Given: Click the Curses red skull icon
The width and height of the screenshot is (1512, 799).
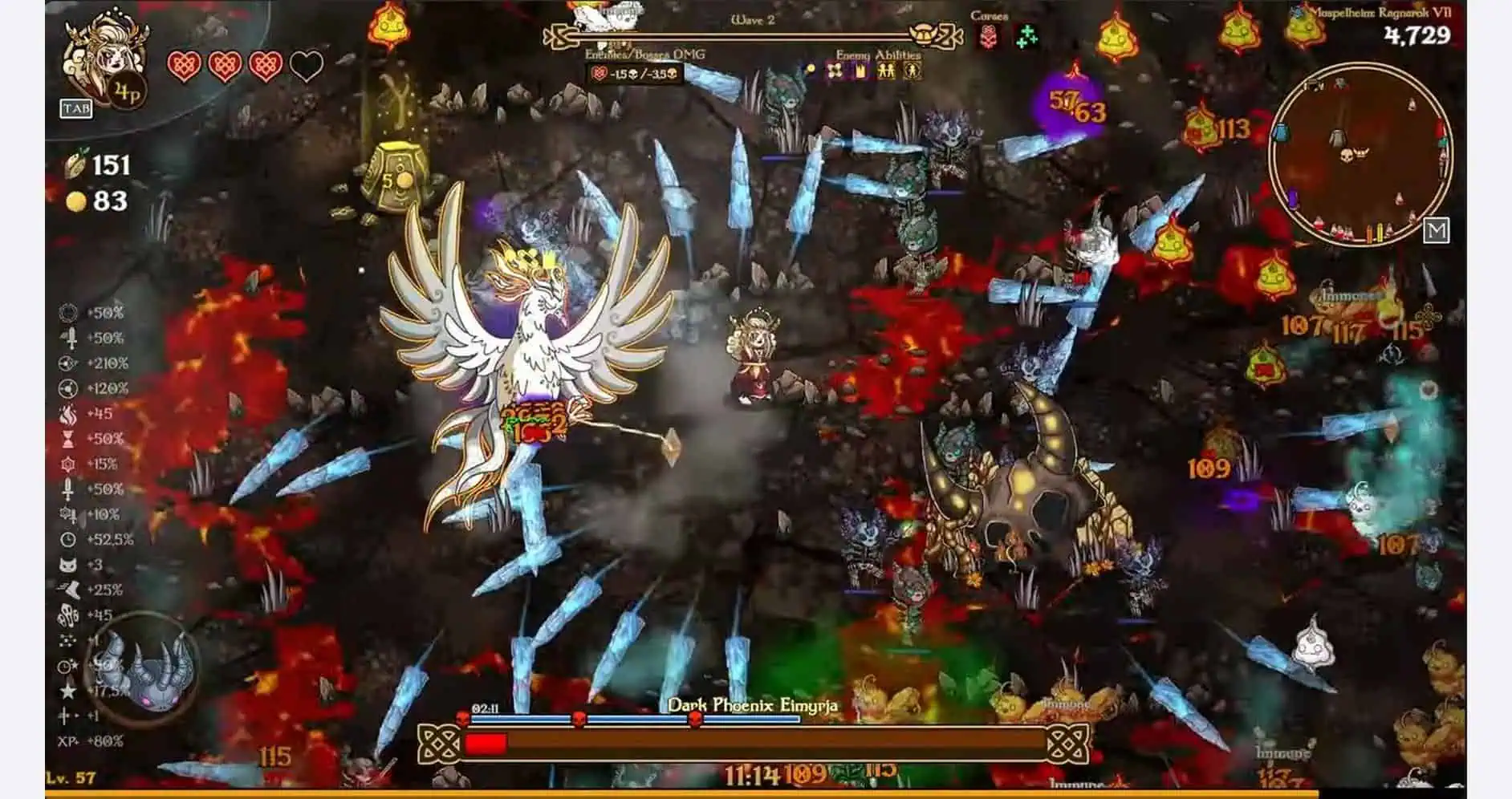Looking at the screenshot, I should coord(987,39).
